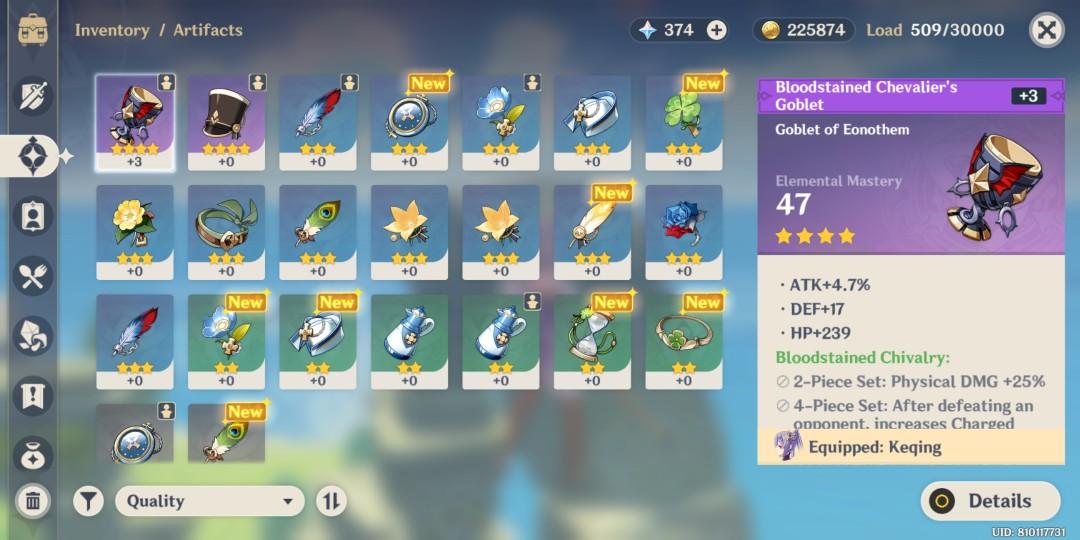Close the inventory screen

1046,30
